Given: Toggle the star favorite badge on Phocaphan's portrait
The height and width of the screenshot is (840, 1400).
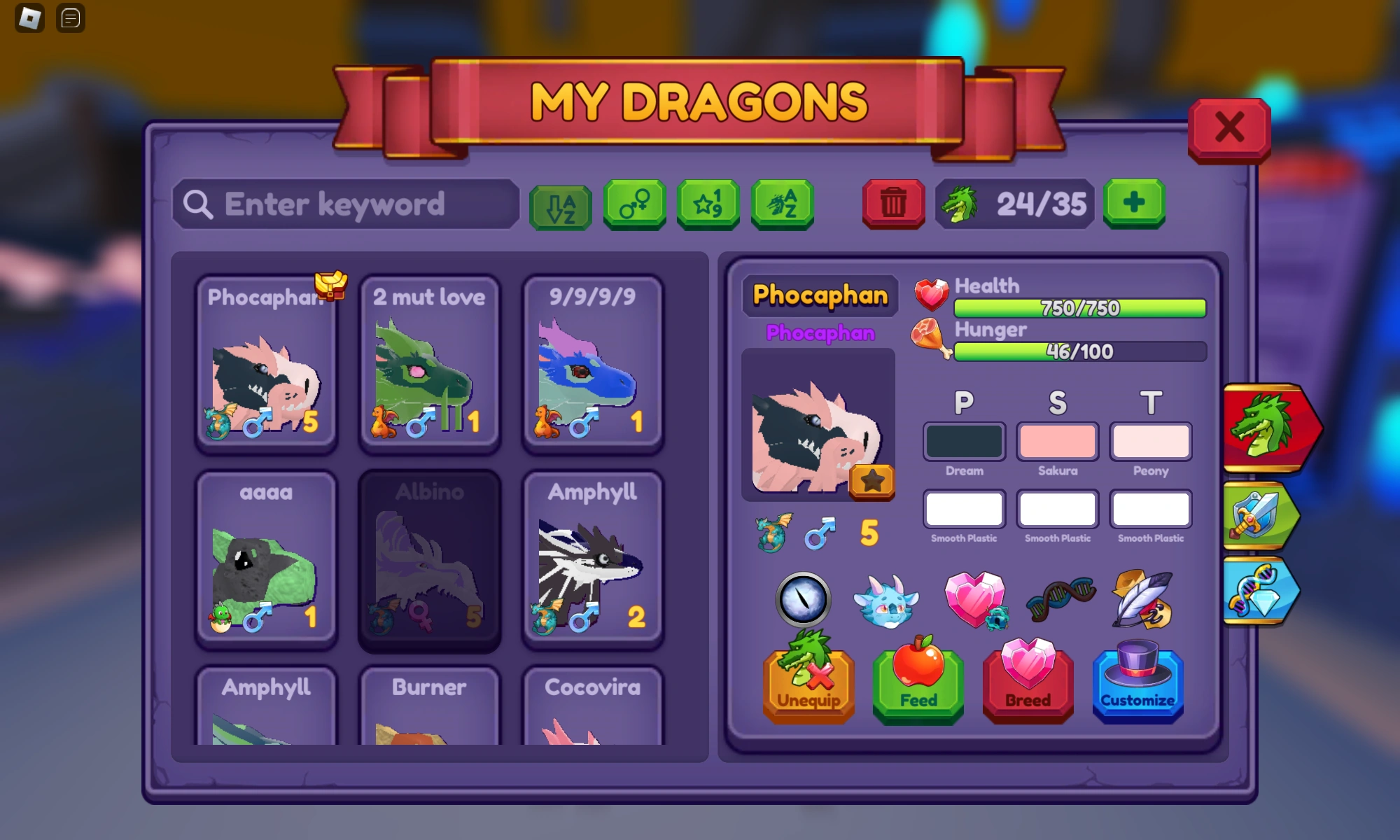Looking at the screenshot, I should 871,481.
